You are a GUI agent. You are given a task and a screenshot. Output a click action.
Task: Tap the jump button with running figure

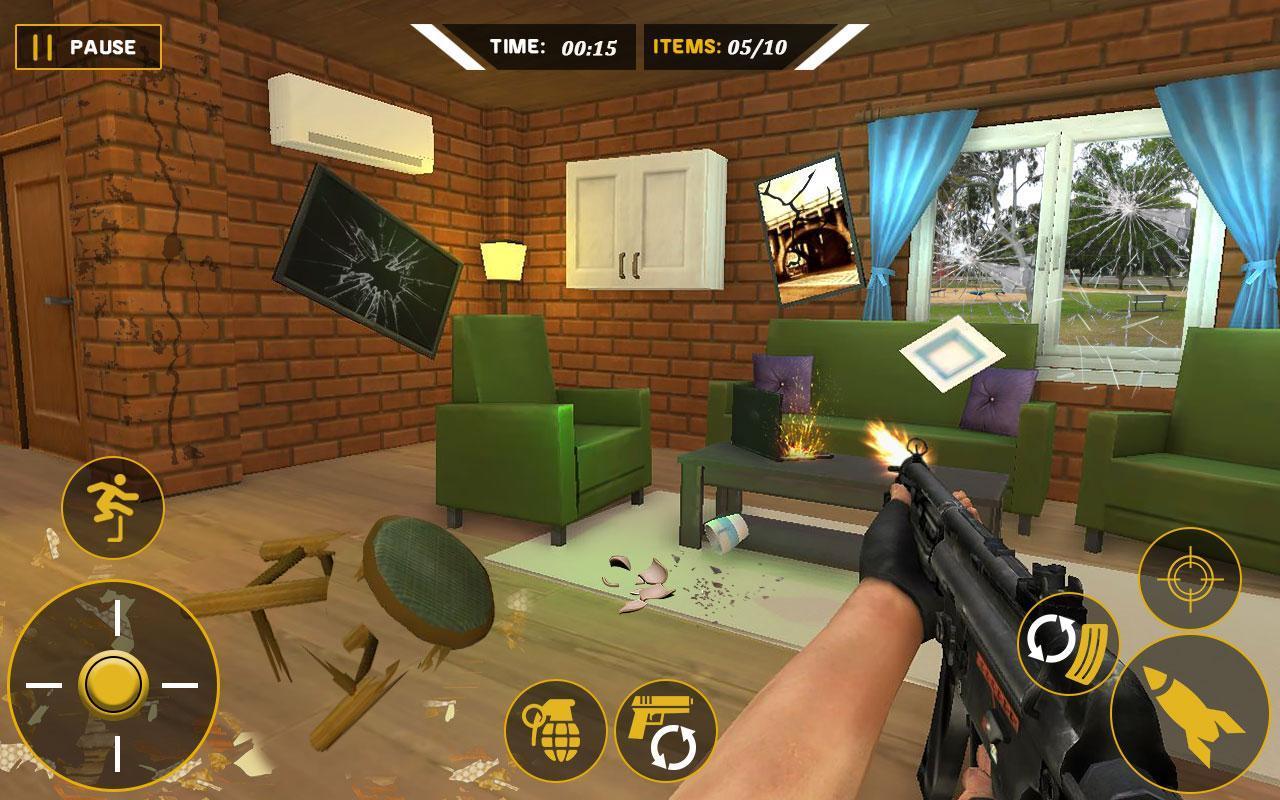(112, 508)
